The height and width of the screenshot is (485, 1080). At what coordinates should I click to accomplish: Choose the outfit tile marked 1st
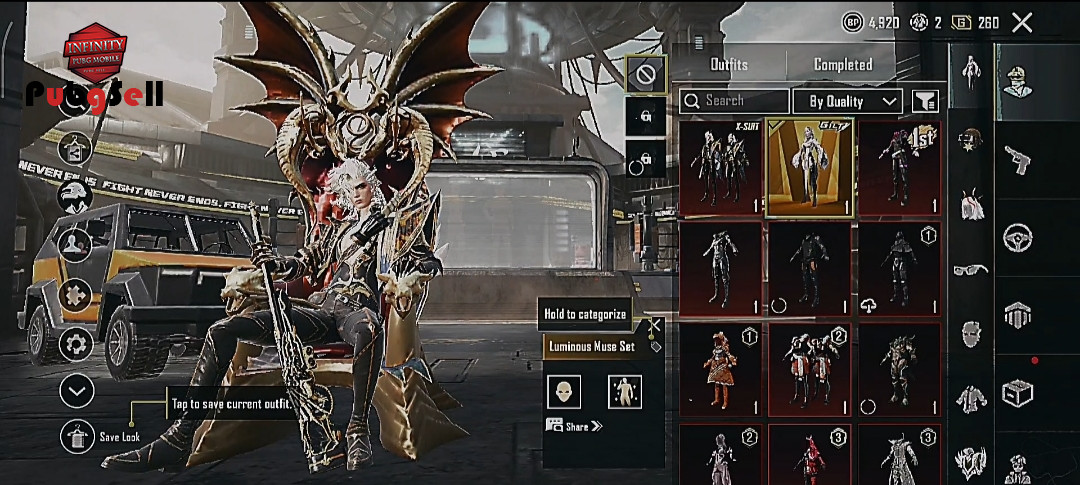(899, 167)
